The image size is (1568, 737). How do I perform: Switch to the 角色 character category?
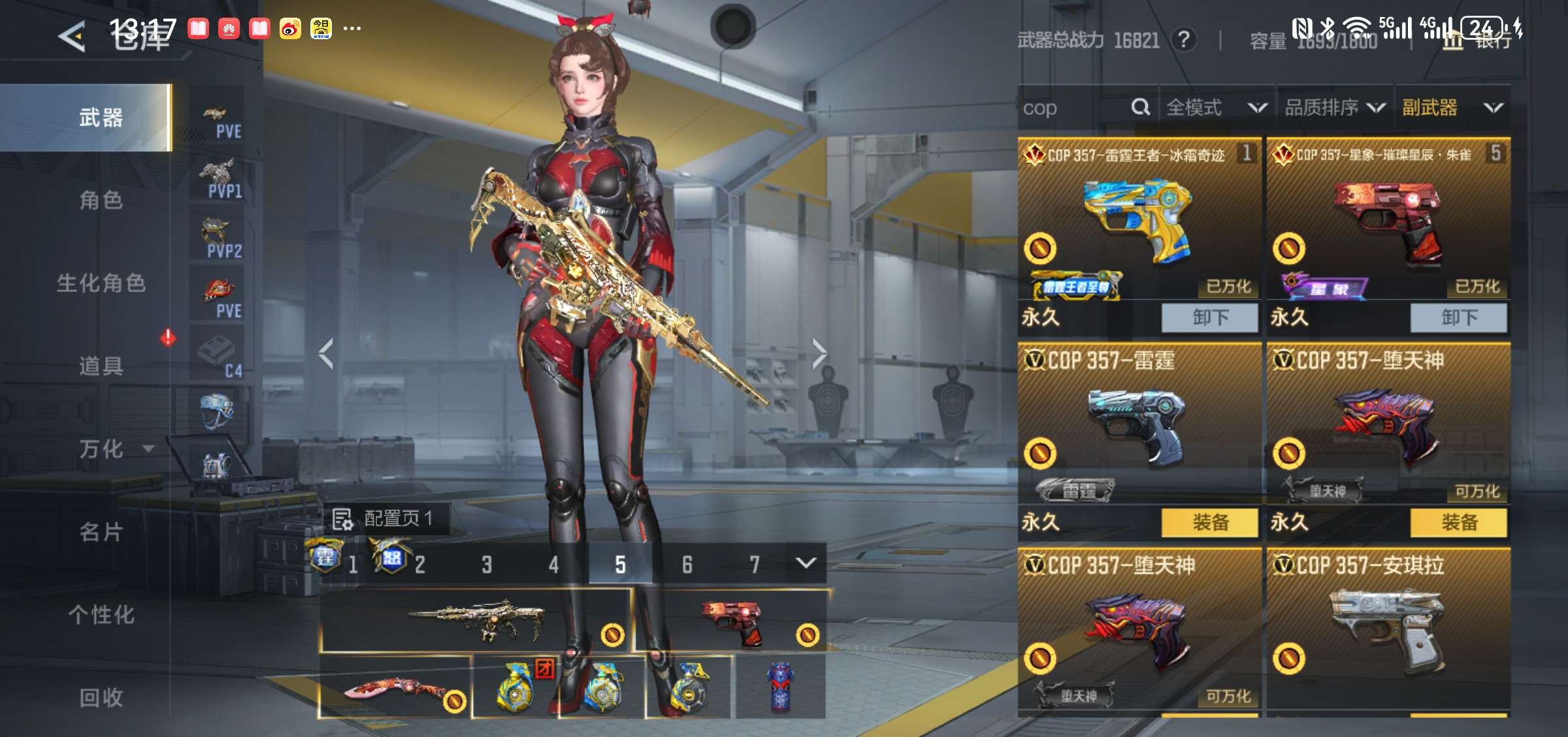(x=101, y=200)
